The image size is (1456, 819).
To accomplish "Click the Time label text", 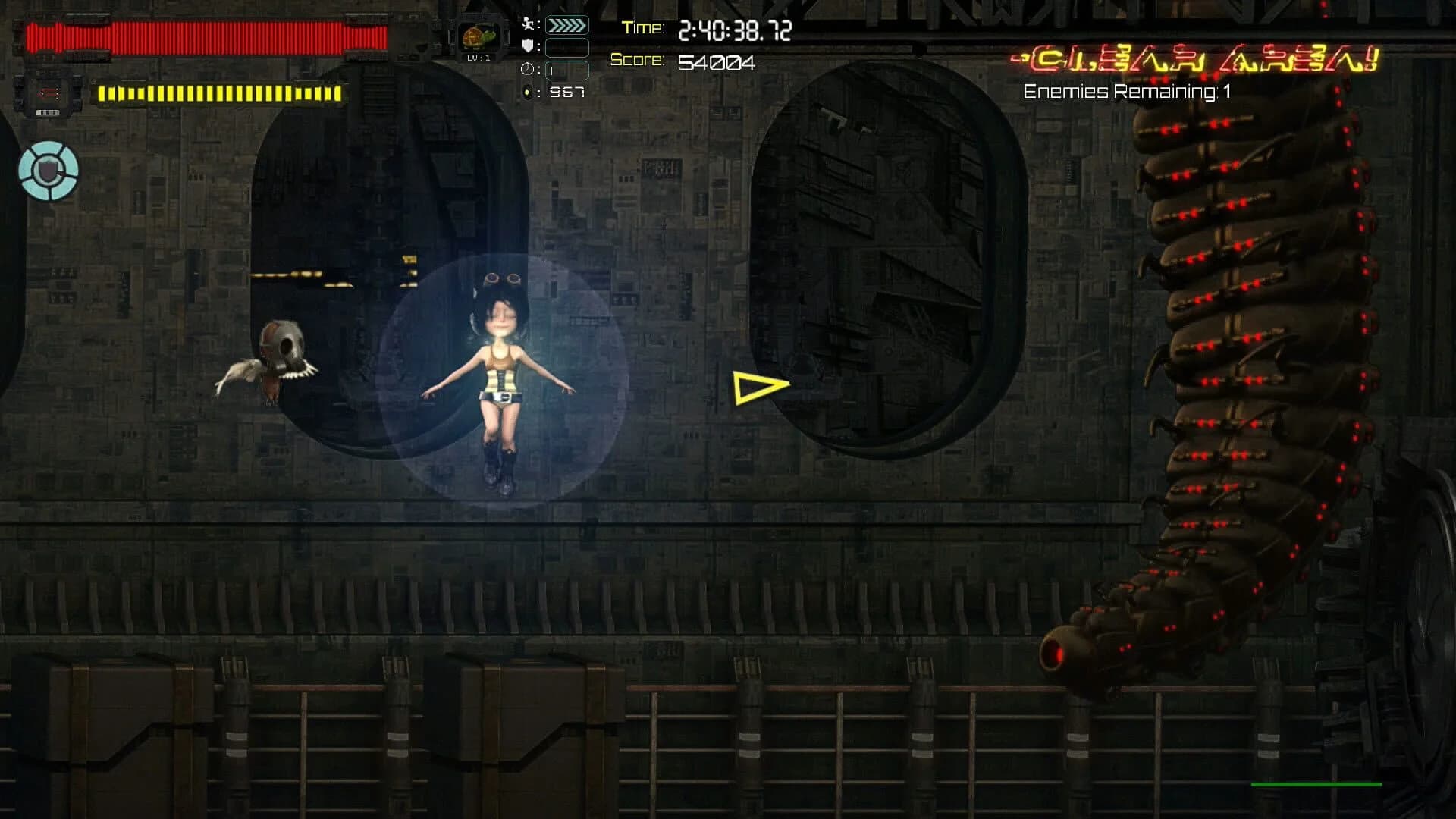I will 641,28.
